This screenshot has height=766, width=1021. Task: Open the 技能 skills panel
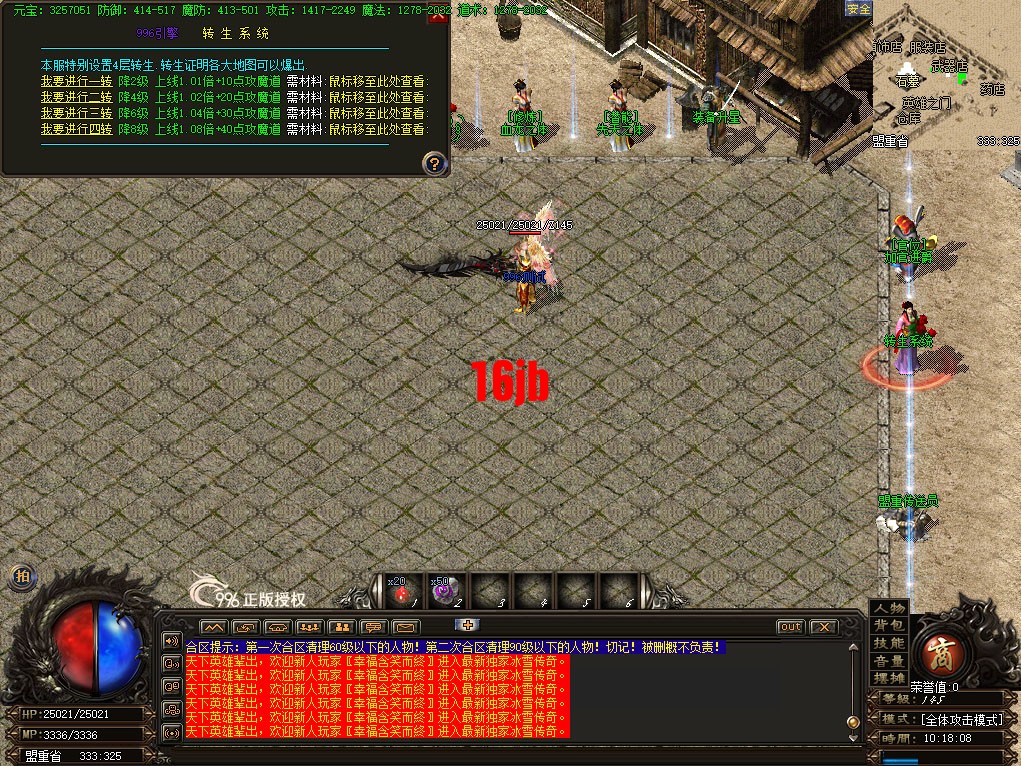click(888, 643)
